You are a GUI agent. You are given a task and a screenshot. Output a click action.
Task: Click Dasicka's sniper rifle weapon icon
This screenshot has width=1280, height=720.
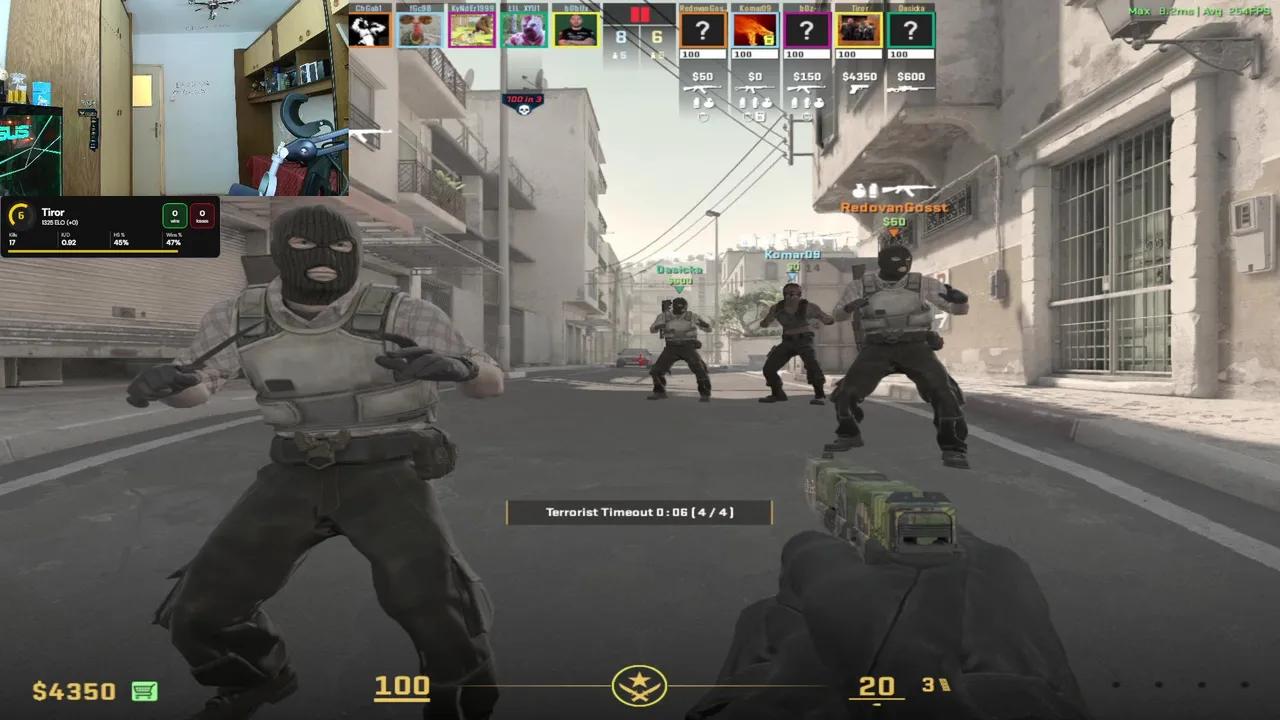(x=911, y=89)
